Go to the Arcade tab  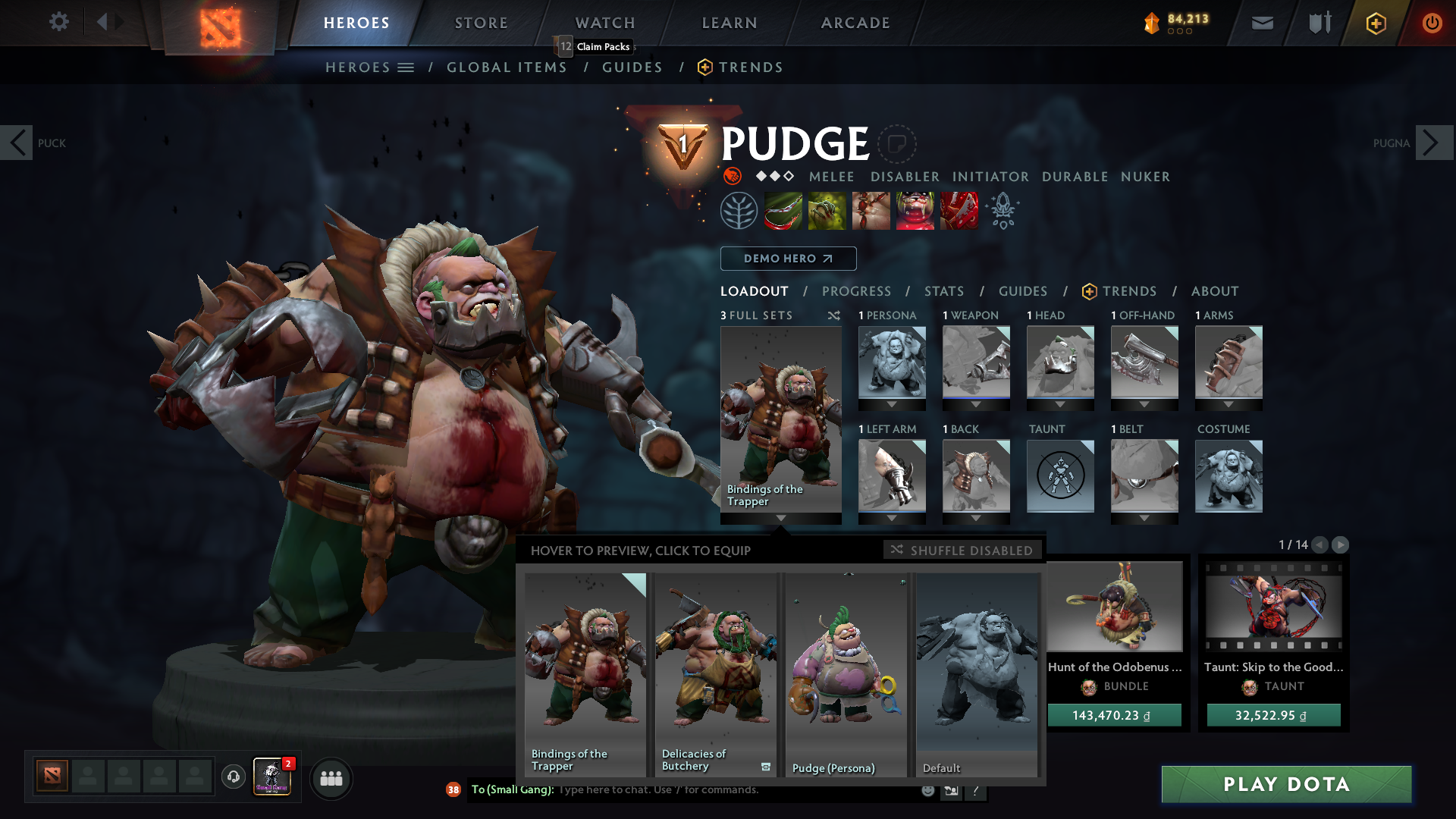click(855, 23)
